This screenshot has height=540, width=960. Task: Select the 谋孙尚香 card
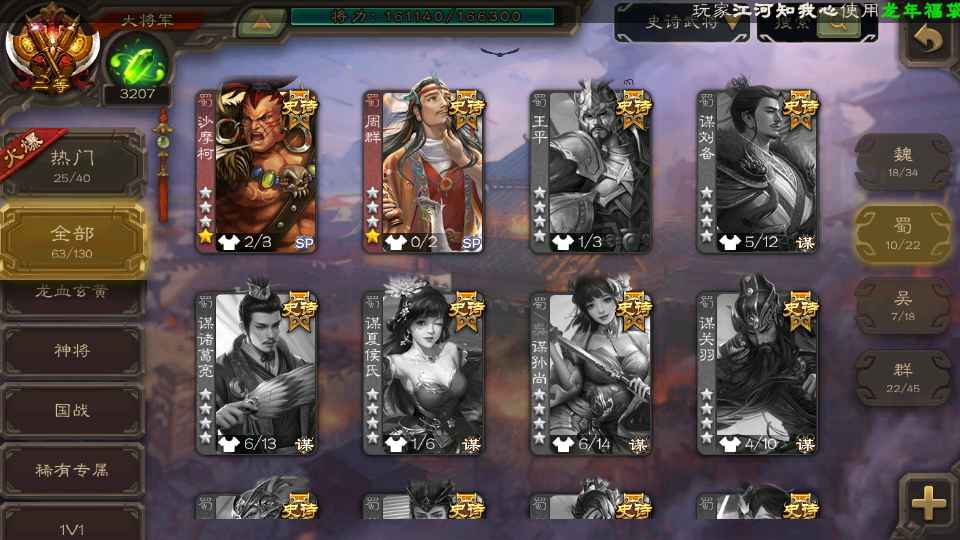coord(590,370)
